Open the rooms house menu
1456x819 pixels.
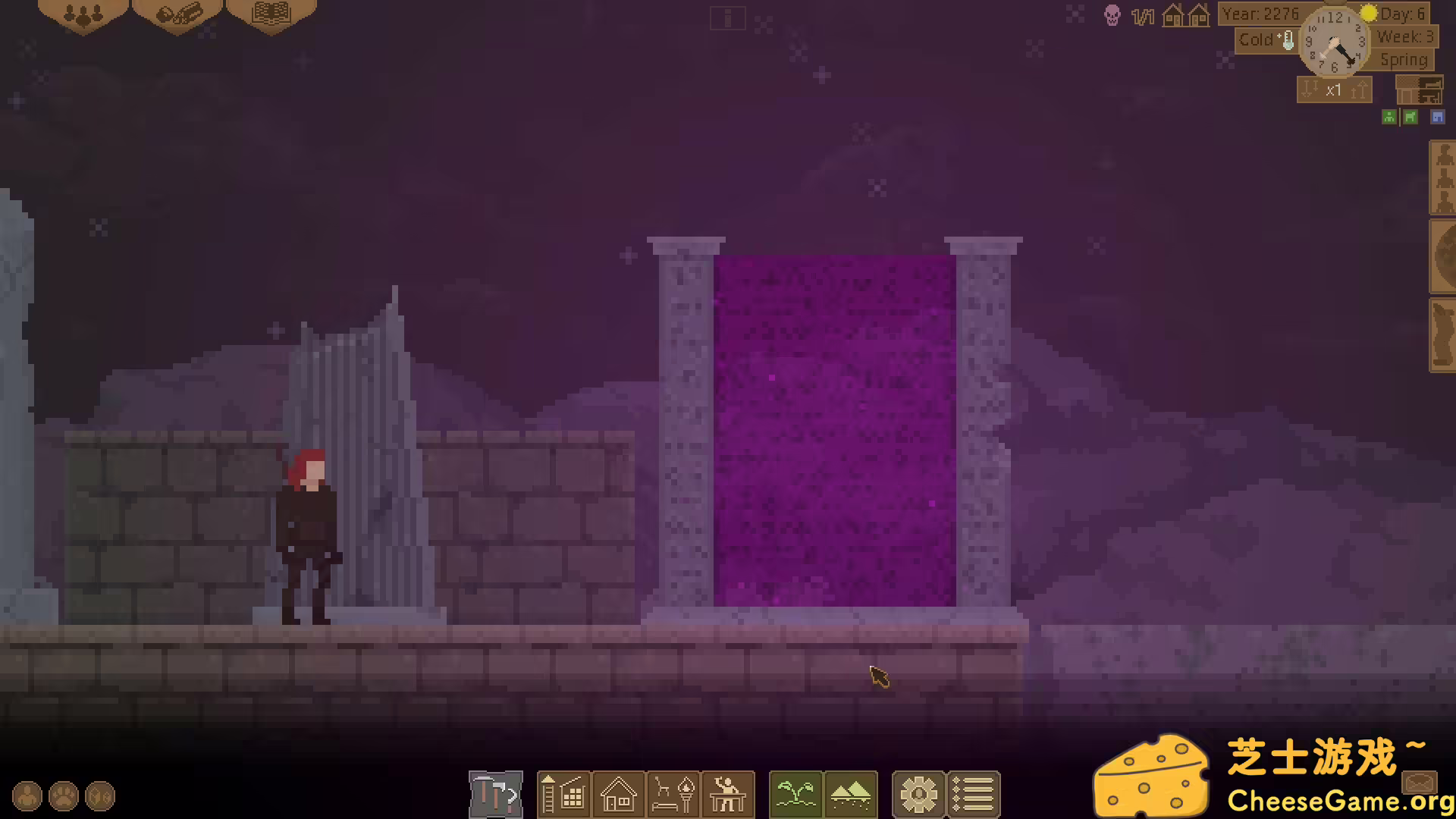[619, 795]
